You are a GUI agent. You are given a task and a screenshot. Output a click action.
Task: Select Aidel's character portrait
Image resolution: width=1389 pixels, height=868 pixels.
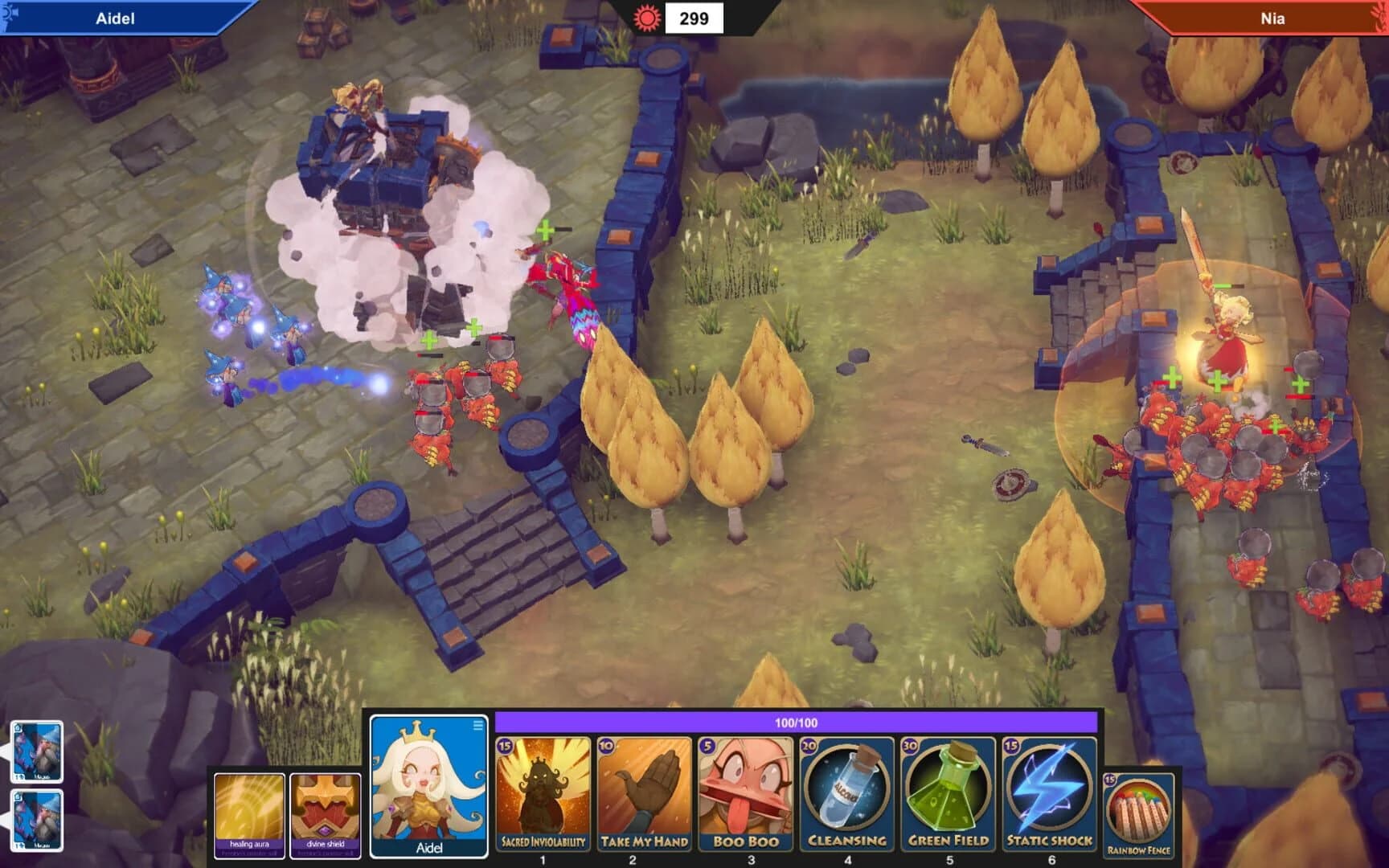point(430,784)
